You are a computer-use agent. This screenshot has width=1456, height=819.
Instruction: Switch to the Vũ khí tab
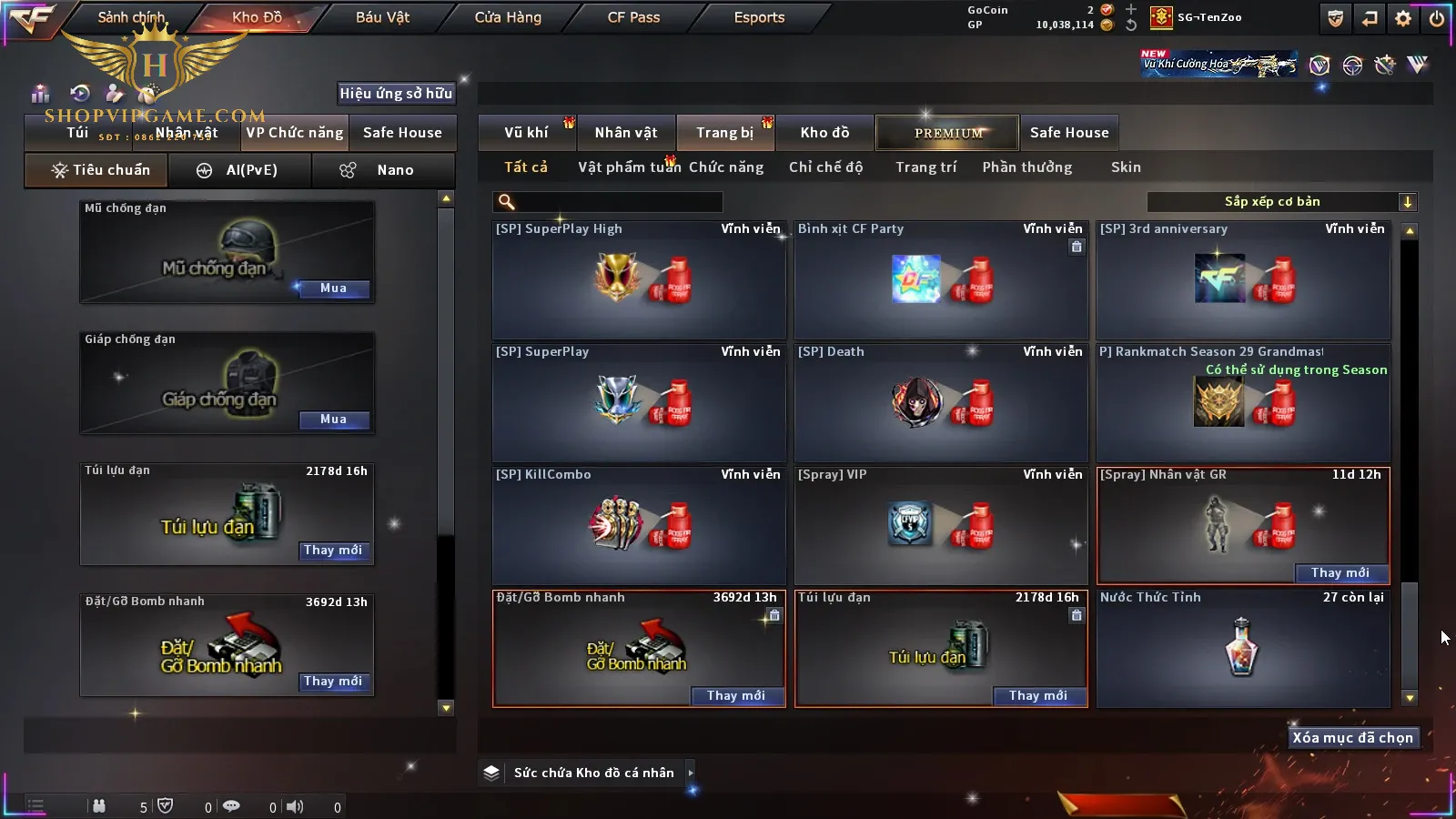[x=526, y=133]
